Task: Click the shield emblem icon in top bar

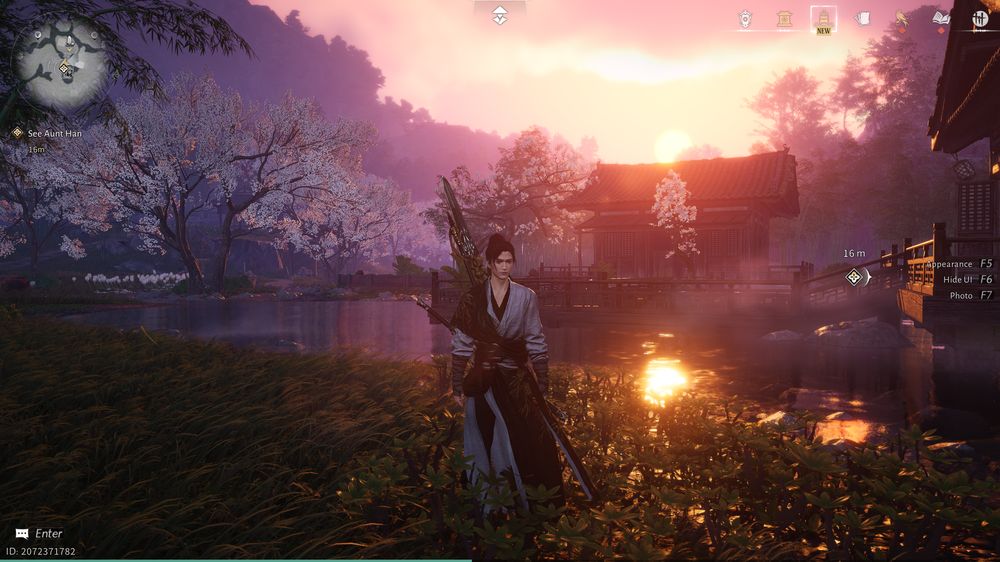Action: click(745, 18)
